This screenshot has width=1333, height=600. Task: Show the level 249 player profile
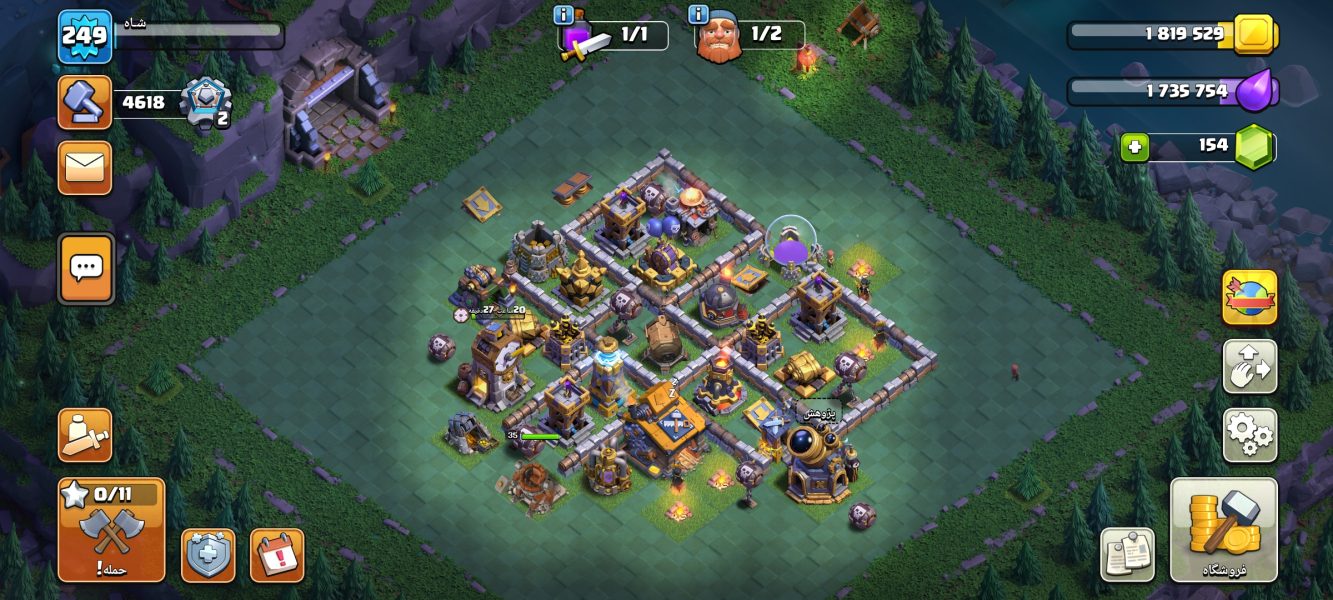[x=84, y=37]
